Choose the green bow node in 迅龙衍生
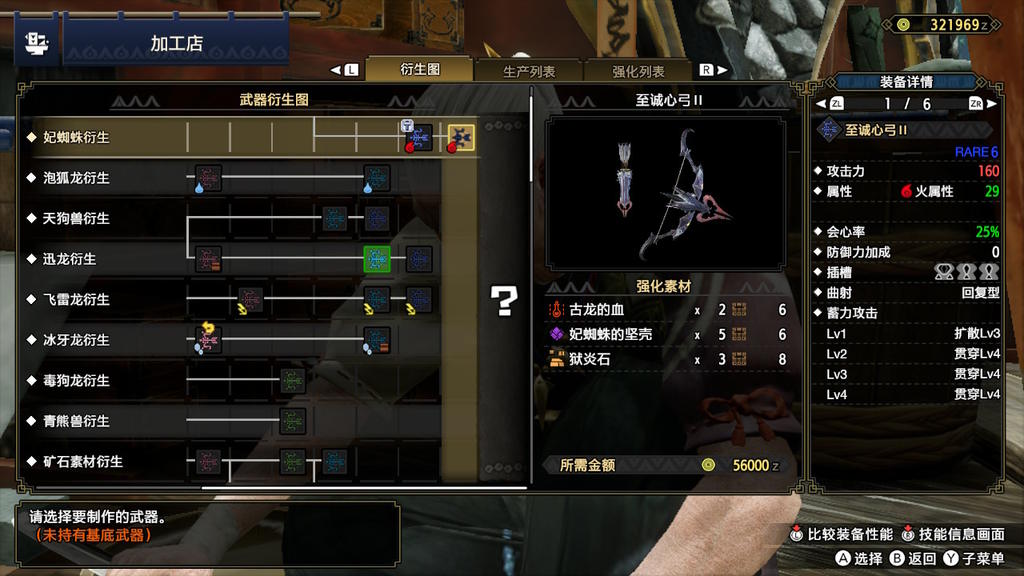Screen dimensions: 1024x576 pyautogui.click(x=377, y=259)
